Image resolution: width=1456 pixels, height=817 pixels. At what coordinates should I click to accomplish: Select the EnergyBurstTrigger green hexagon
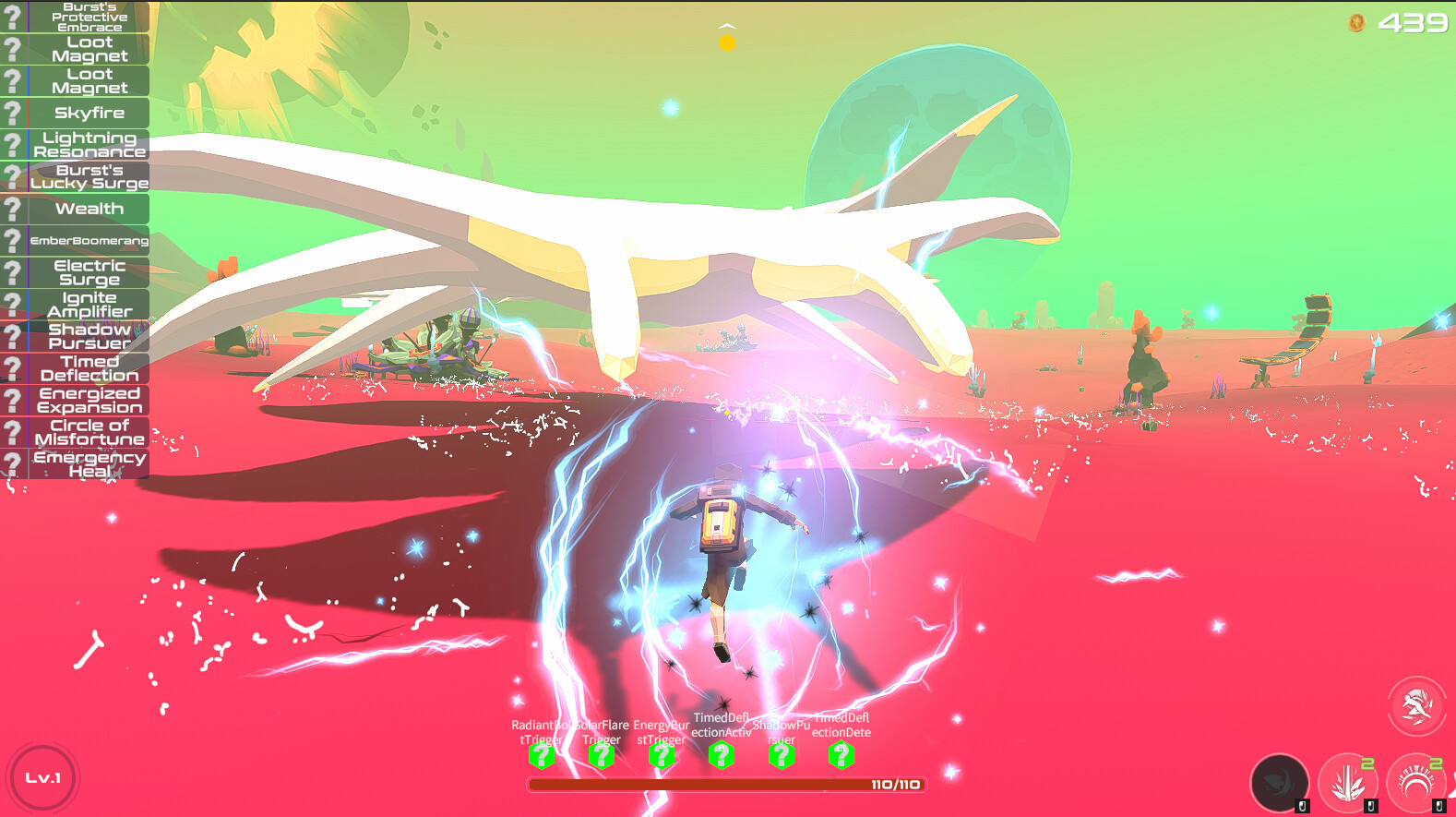click(x=662, y=755)
